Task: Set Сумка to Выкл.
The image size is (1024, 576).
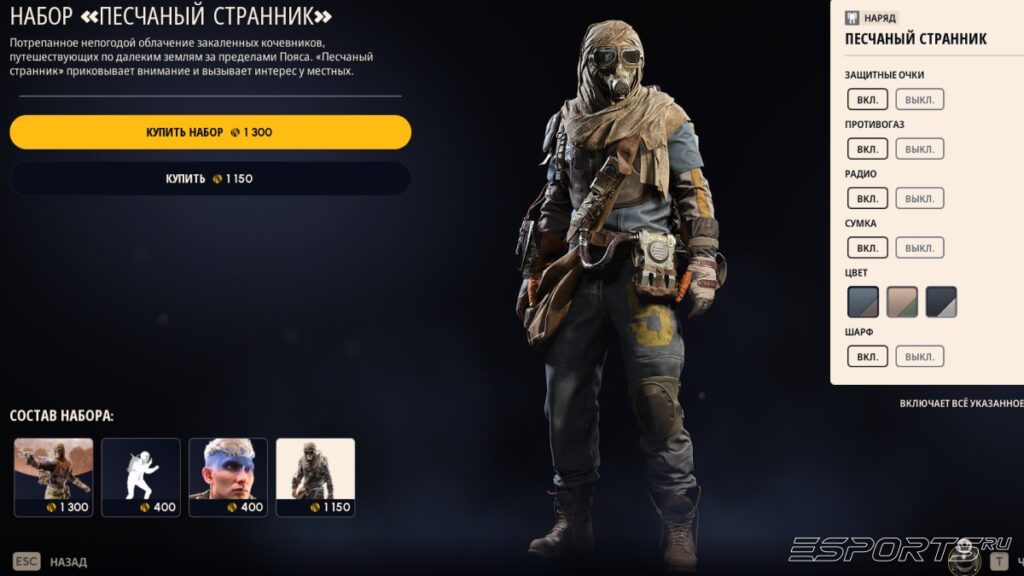Action: (919, 247)
